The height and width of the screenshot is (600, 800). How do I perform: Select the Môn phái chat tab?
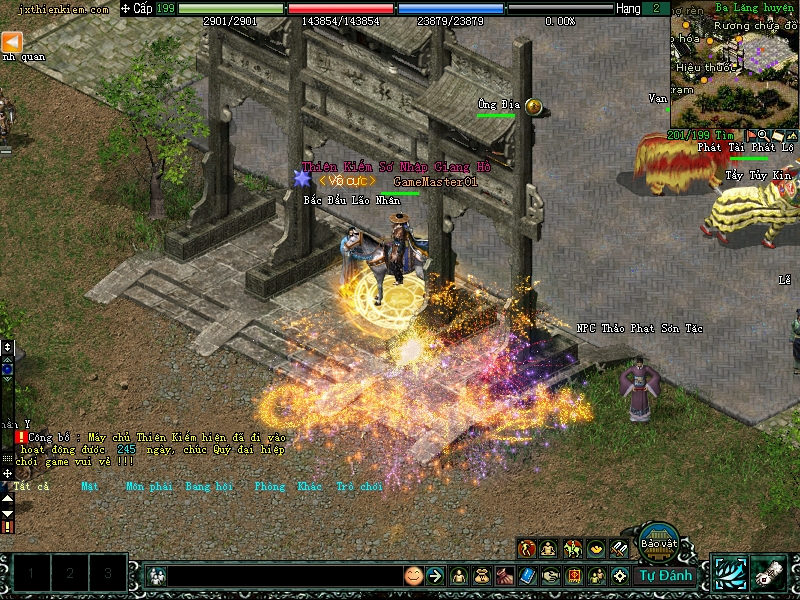click(x=148, y=487)
